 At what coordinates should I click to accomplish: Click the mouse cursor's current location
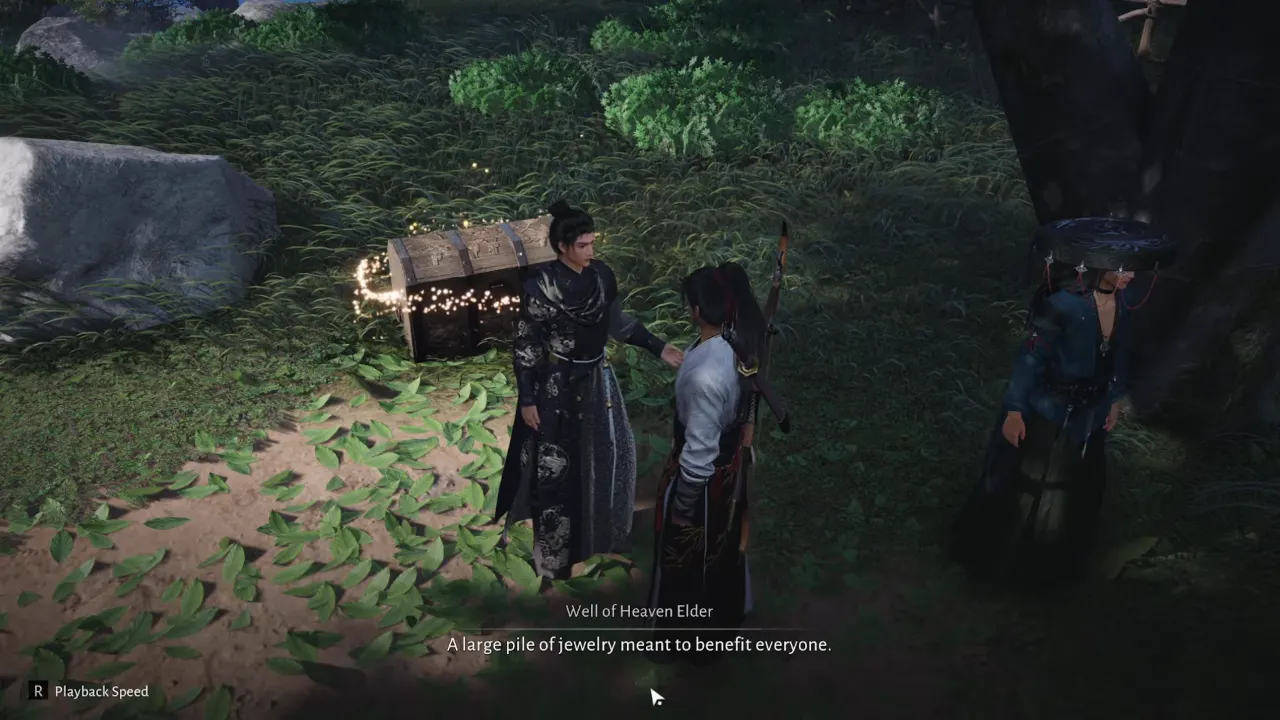click(x=655, y=694)
